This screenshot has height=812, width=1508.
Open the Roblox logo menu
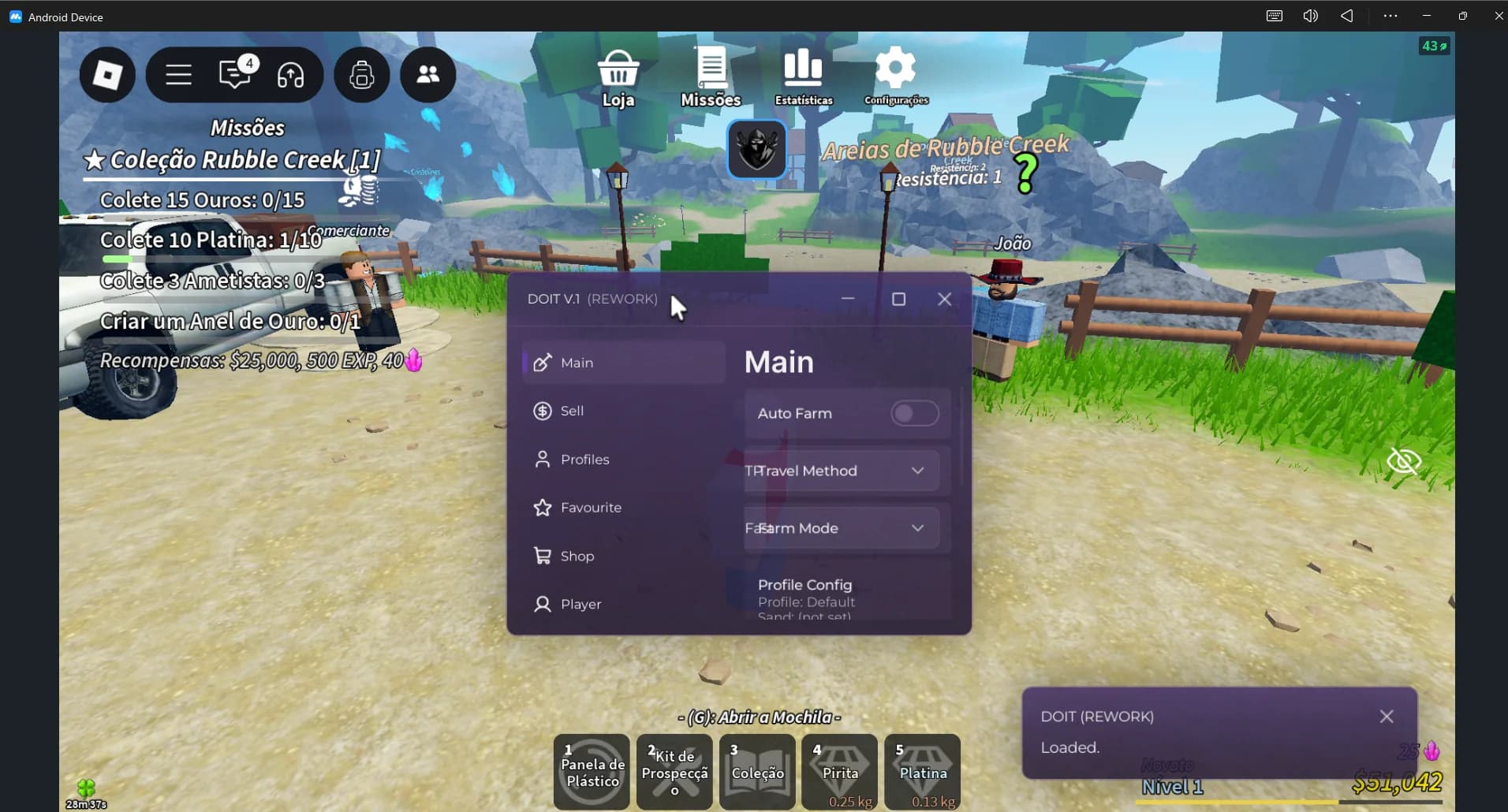pos(107,75)
